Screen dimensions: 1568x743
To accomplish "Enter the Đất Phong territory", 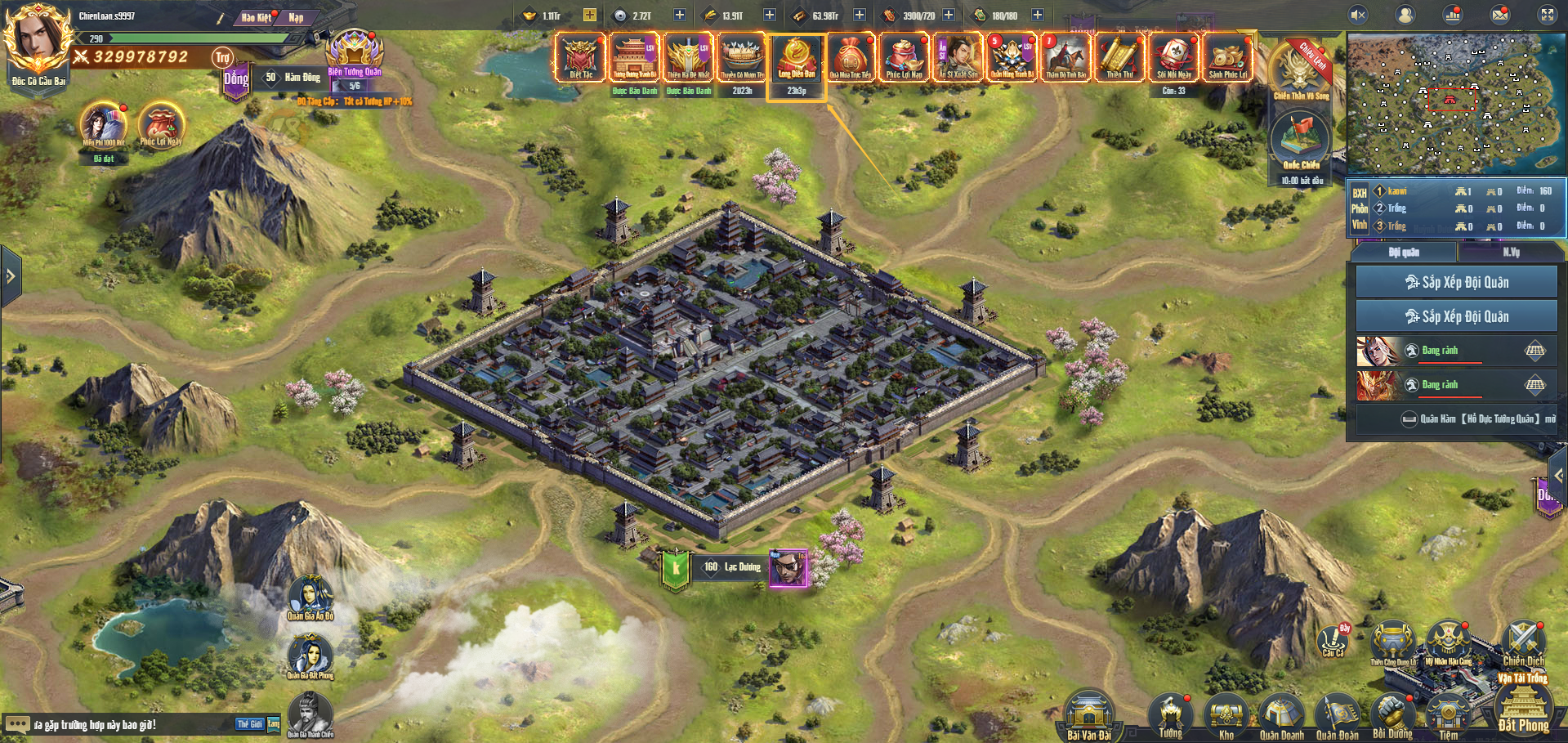I will tap(1523, 707).
